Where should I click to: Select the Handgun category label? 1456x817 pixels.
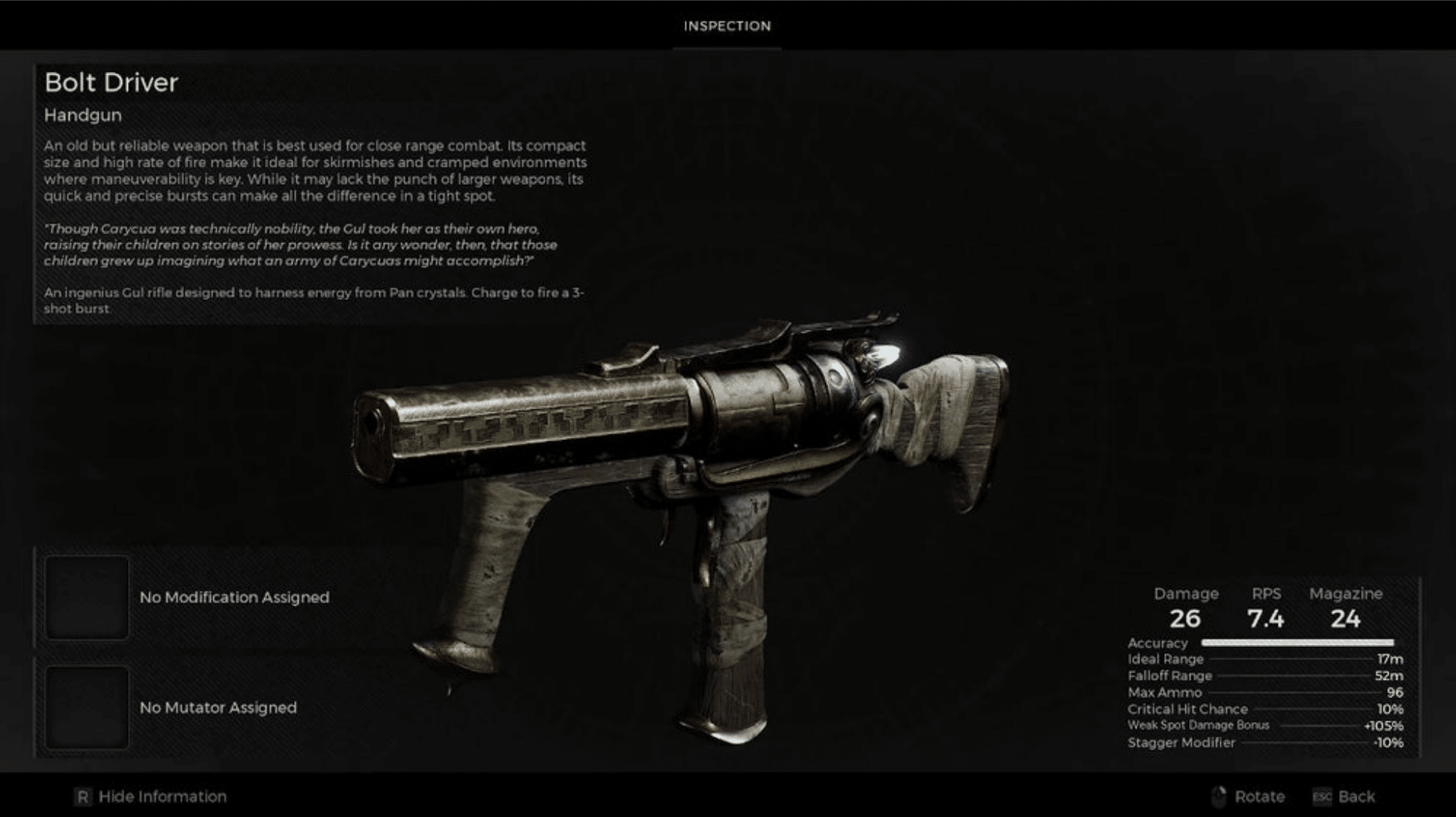82,115
